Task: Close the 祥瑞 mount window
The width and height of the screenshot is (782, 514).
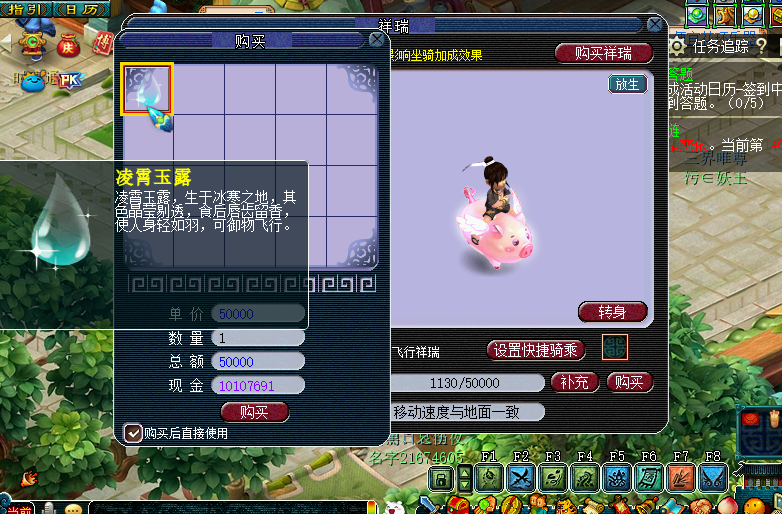Action: pos(655,25)
